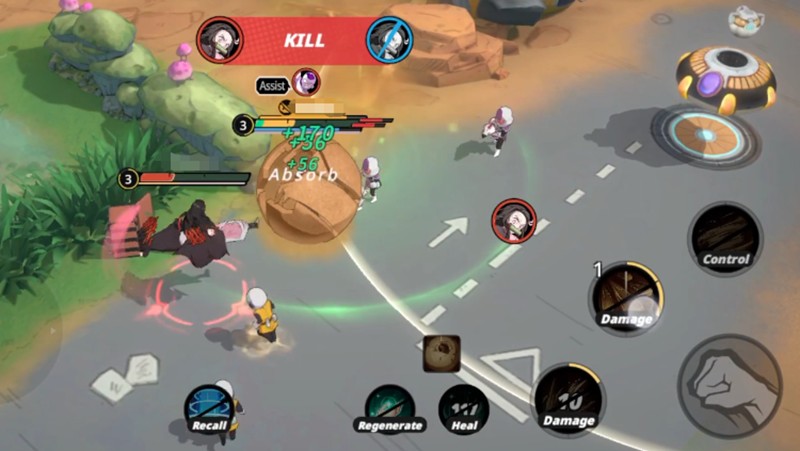Select the small square brown item icon

point(441,353)
